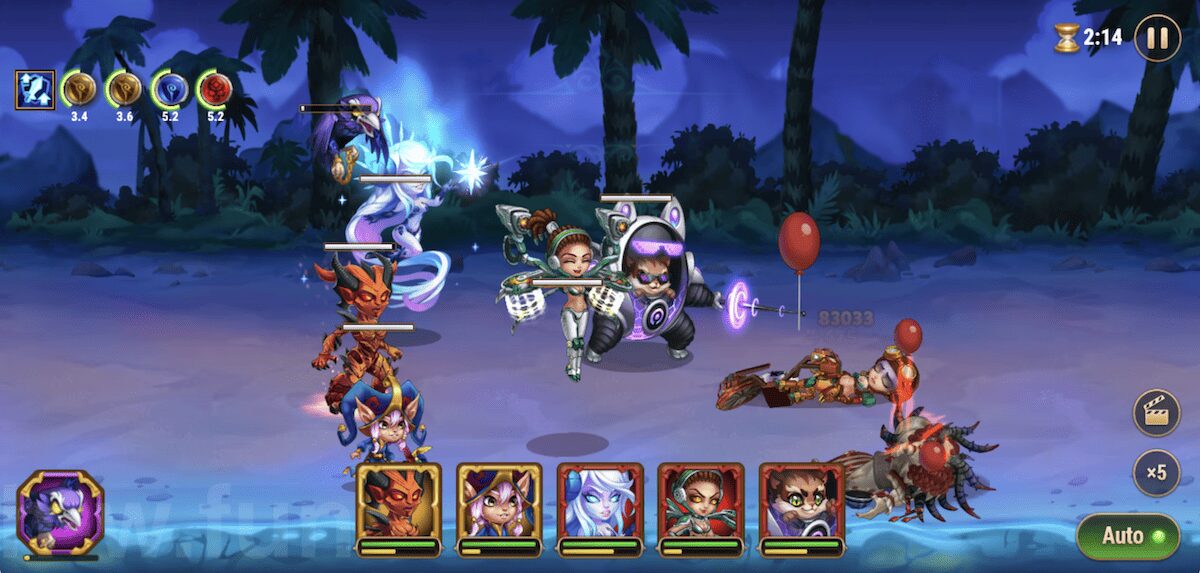The width and height of the screenshot is (1200, 573).
Task: Change battle speed with the ×5 button
Action: (x=1156, y=473)
